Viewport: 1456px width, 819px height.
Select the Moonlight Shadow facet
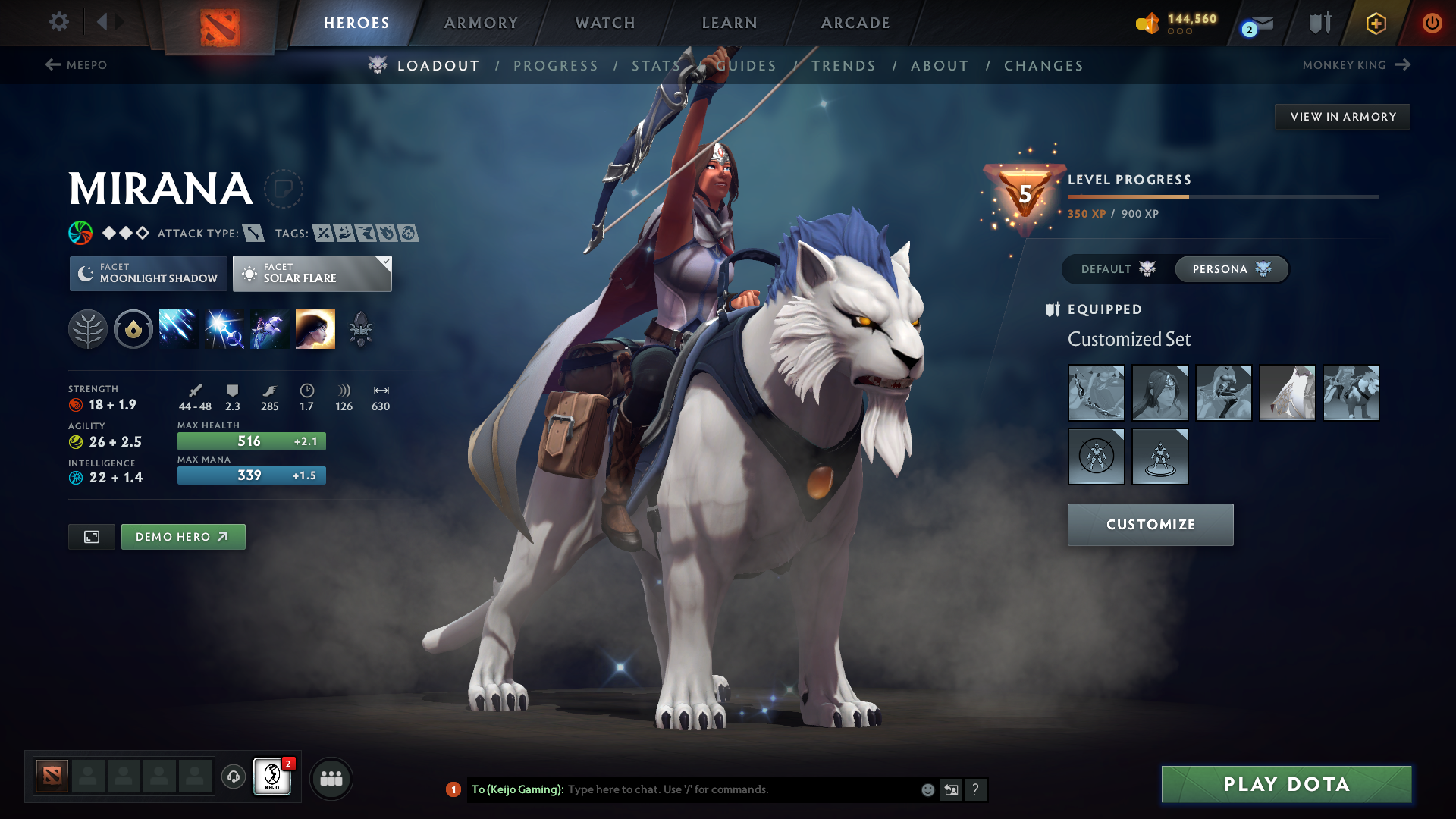pos(148,273)
